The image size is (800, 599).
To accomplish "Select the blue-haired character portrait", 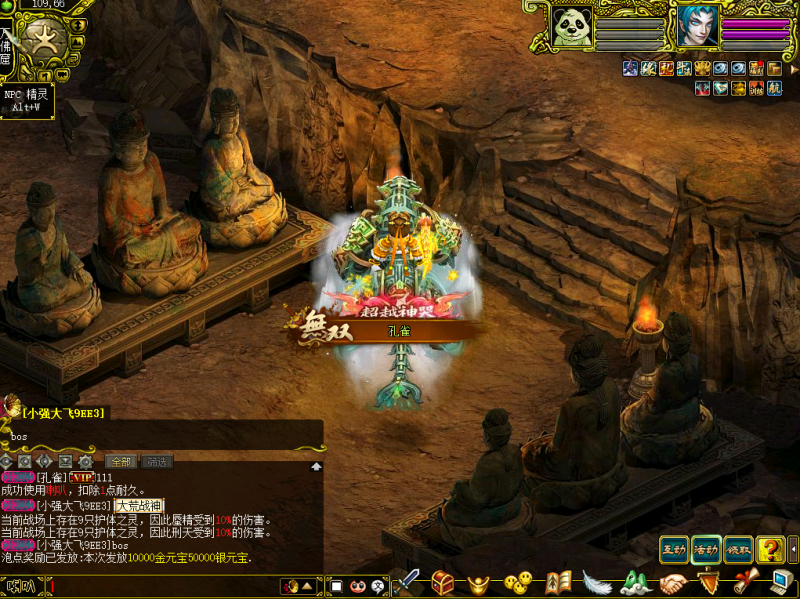I will tap(697, 25).
